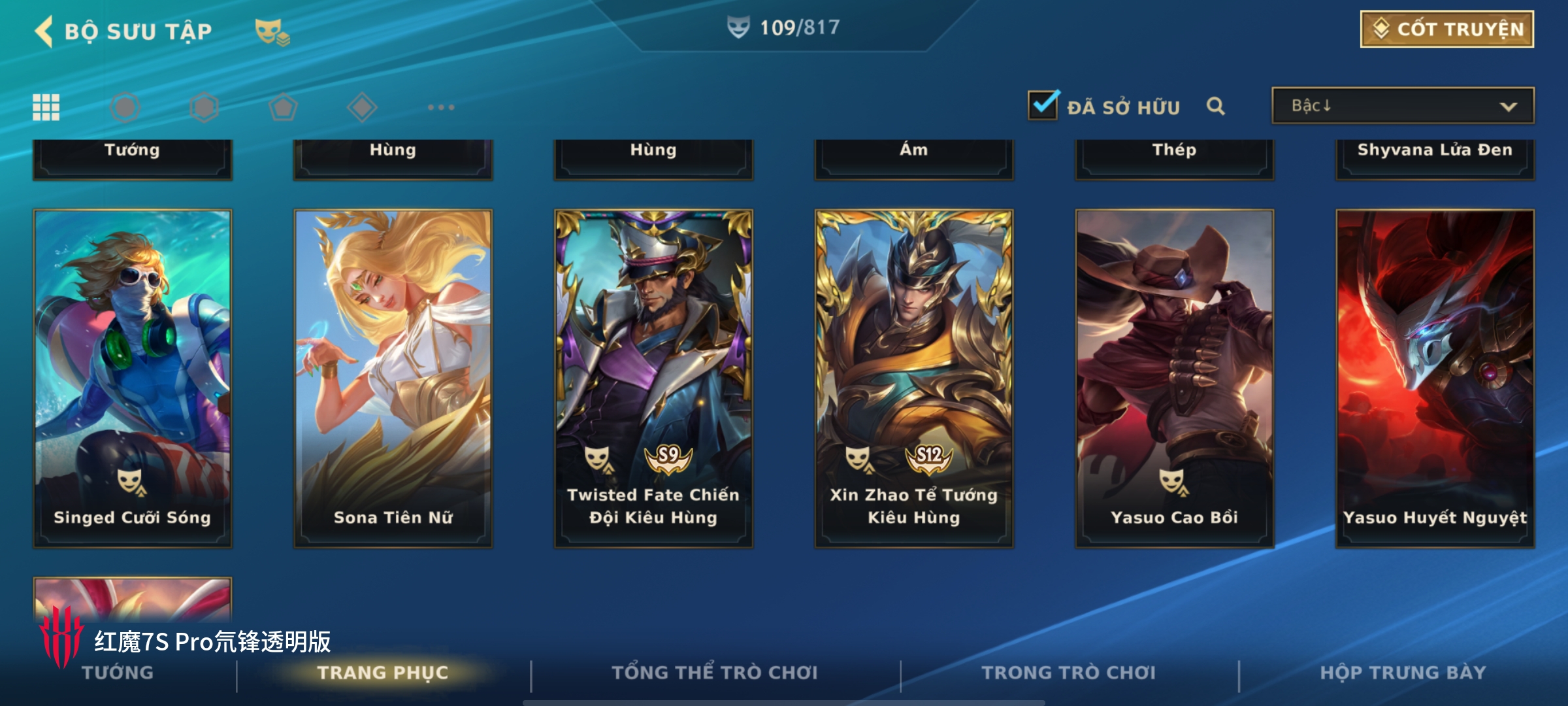Open the Sona Tiên Nữ skin card
This screenshot has height=706, width=1568.
pyautogui.click(x=393, y=378)
